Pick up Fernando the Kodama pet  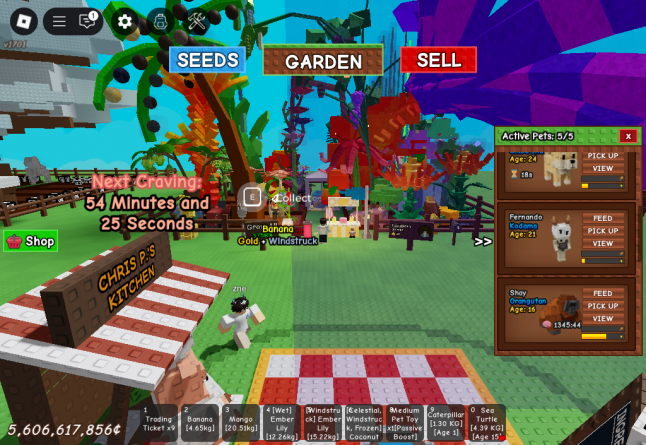tap(603, 231)
